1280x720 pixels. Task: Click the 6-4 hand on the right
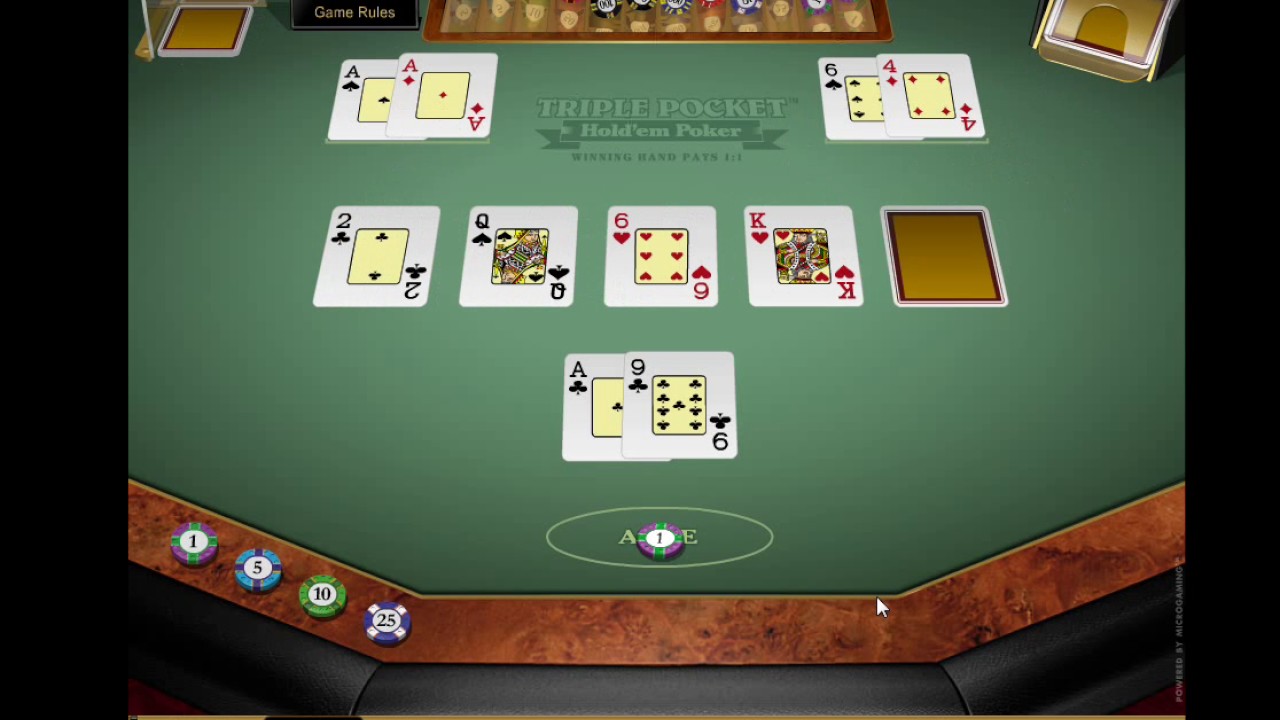[x=900, y=95]
